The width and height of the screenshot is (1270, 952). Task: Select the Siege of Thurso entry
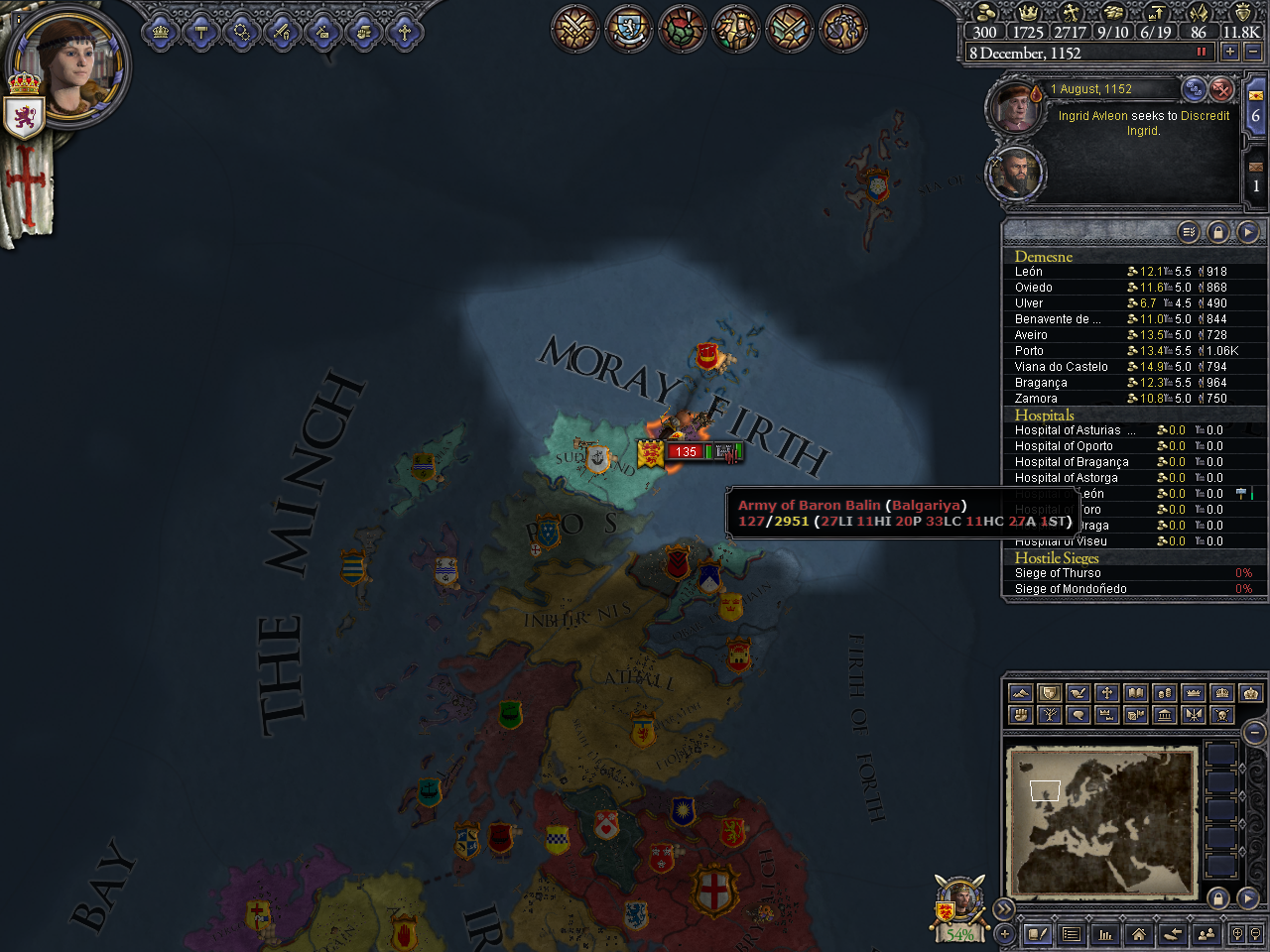coord(1058,572)
